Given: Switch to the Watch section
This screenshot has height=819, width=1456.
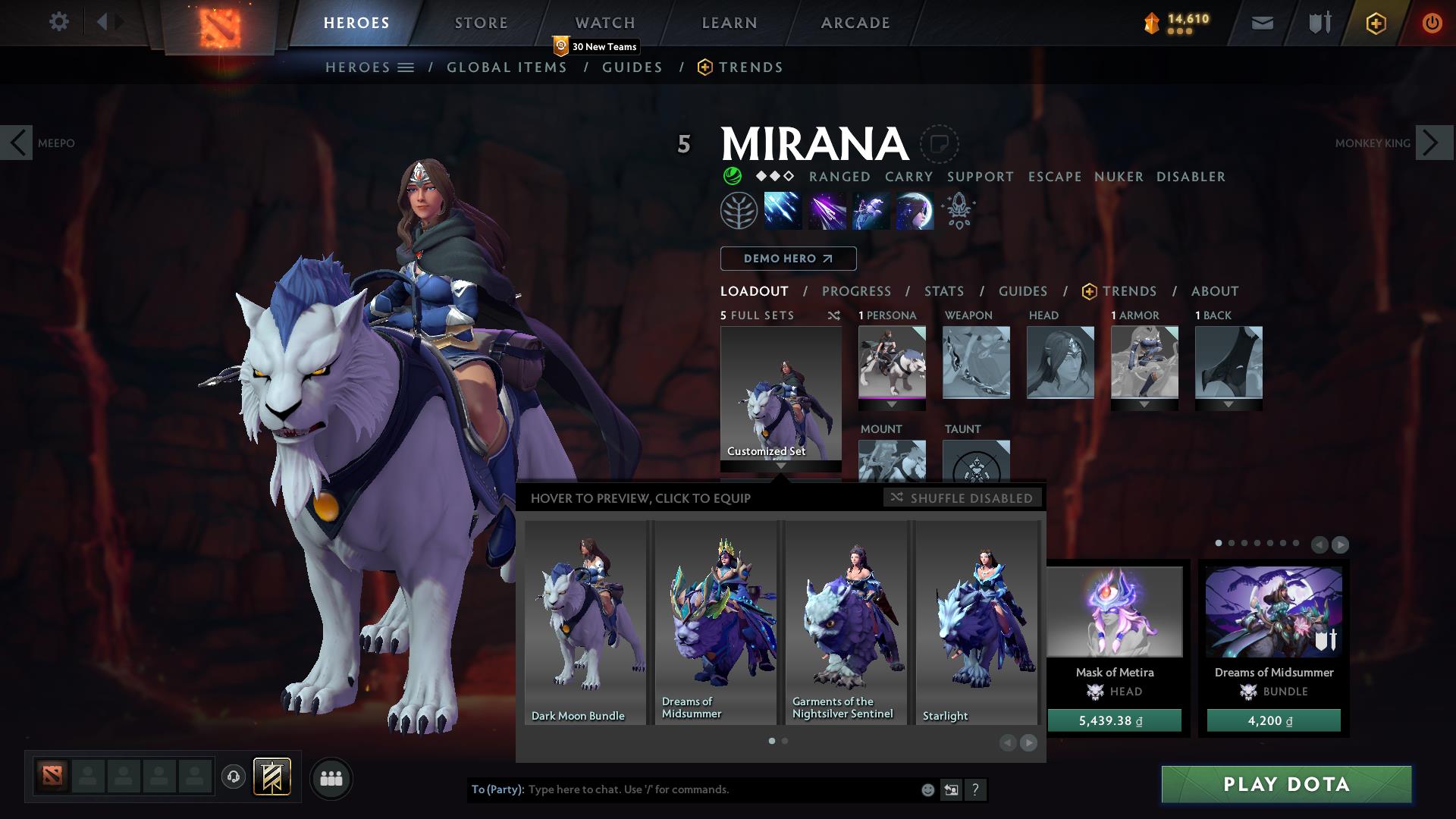Looking at the screenshot, I should tap(604, 23).
